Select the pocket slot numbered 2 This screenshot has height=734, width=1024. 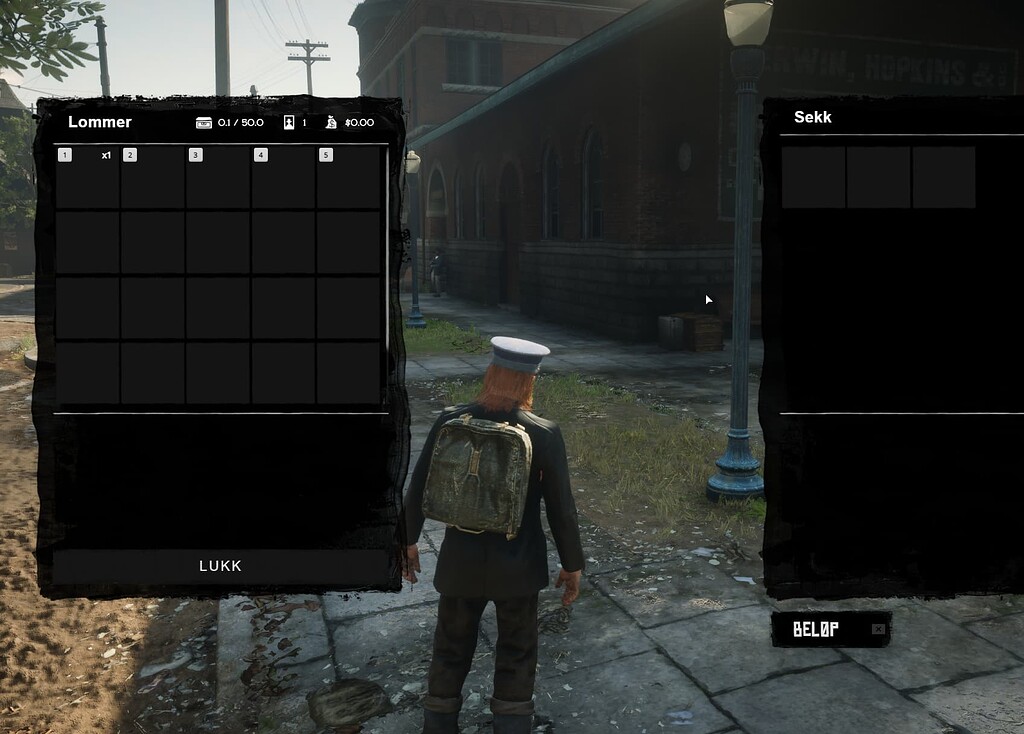tap(152, 177)
